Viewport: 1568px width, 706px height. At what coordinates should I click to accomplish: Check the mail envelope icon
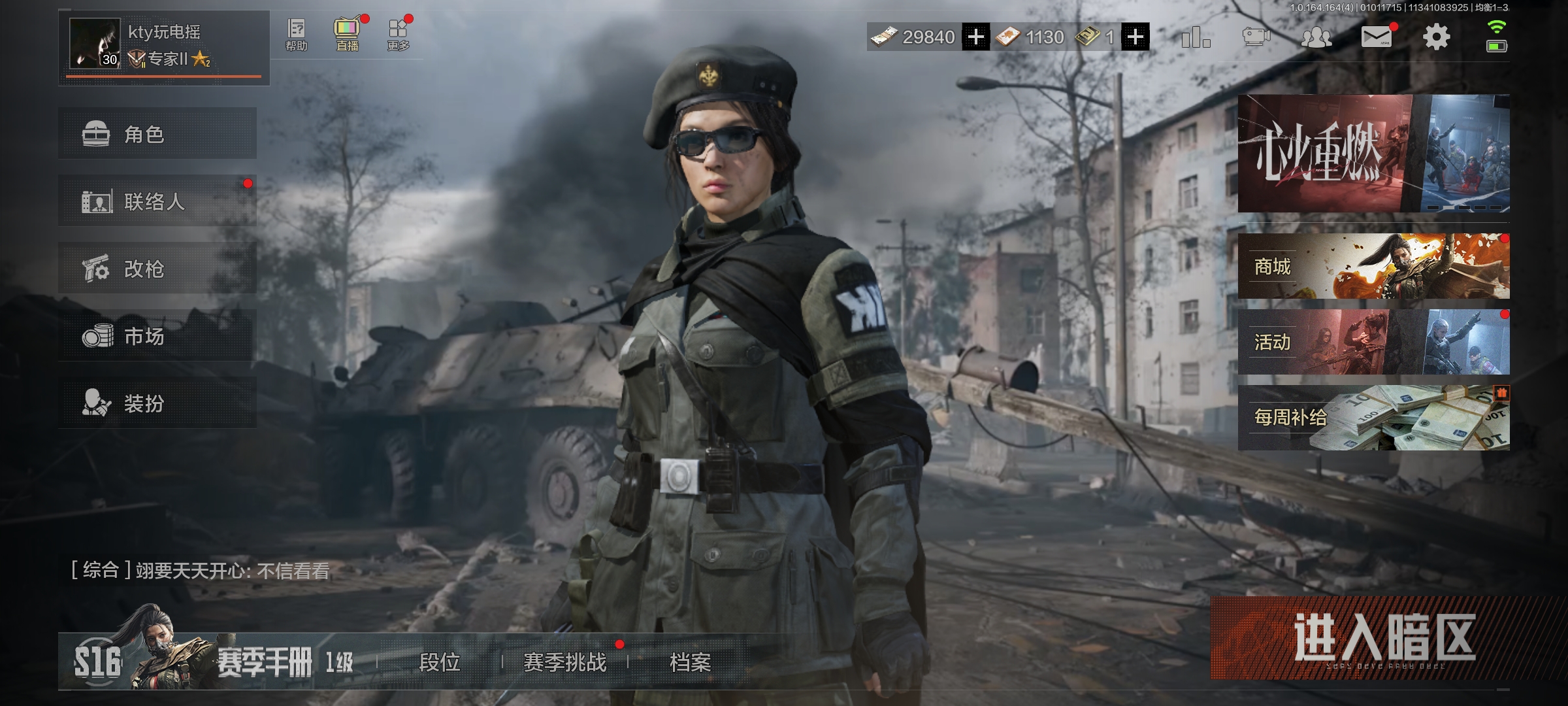tap(1376, 37)
